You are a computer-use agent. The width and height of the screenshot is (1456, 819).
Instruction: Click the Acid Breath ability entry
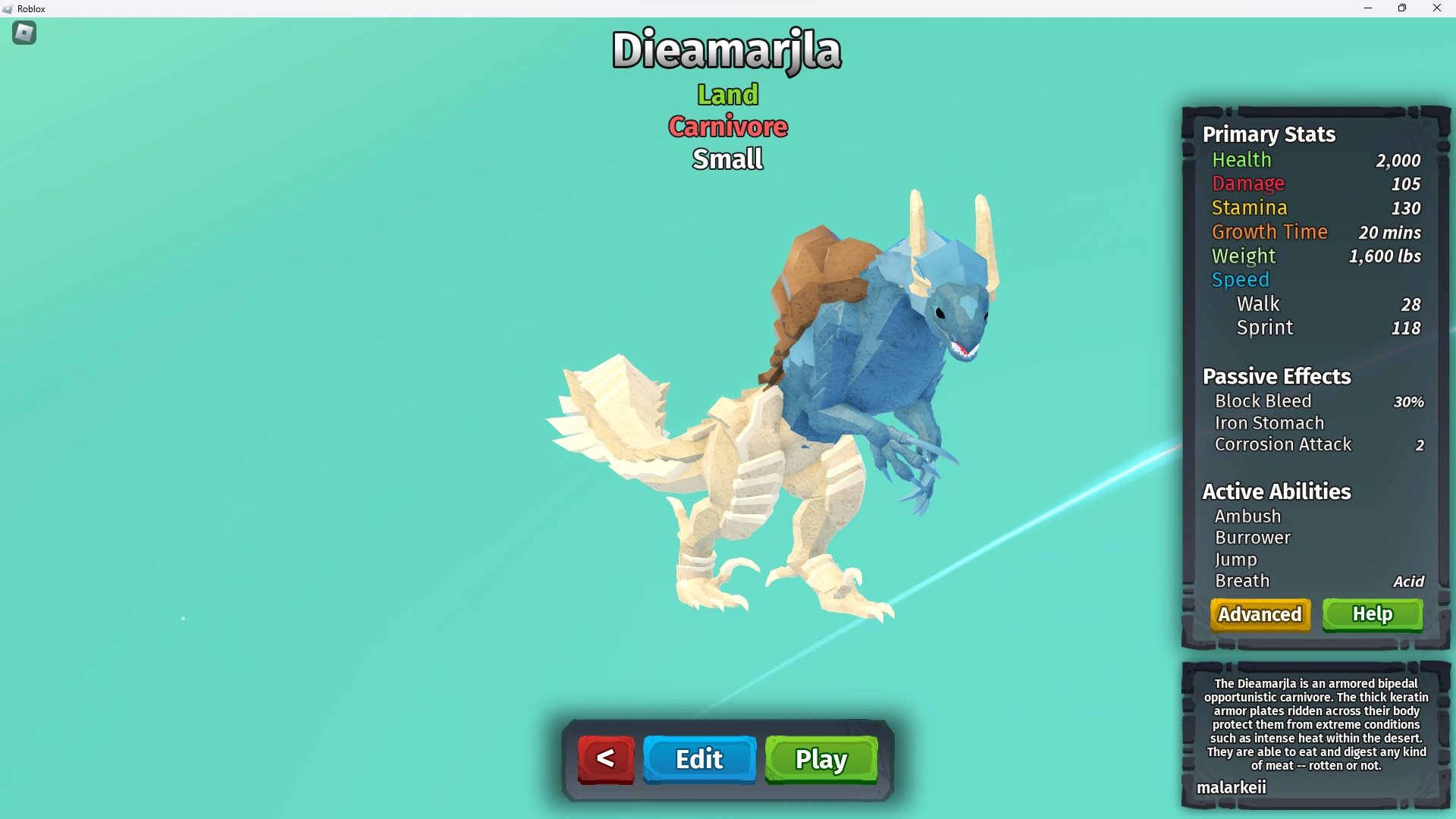1242,581
